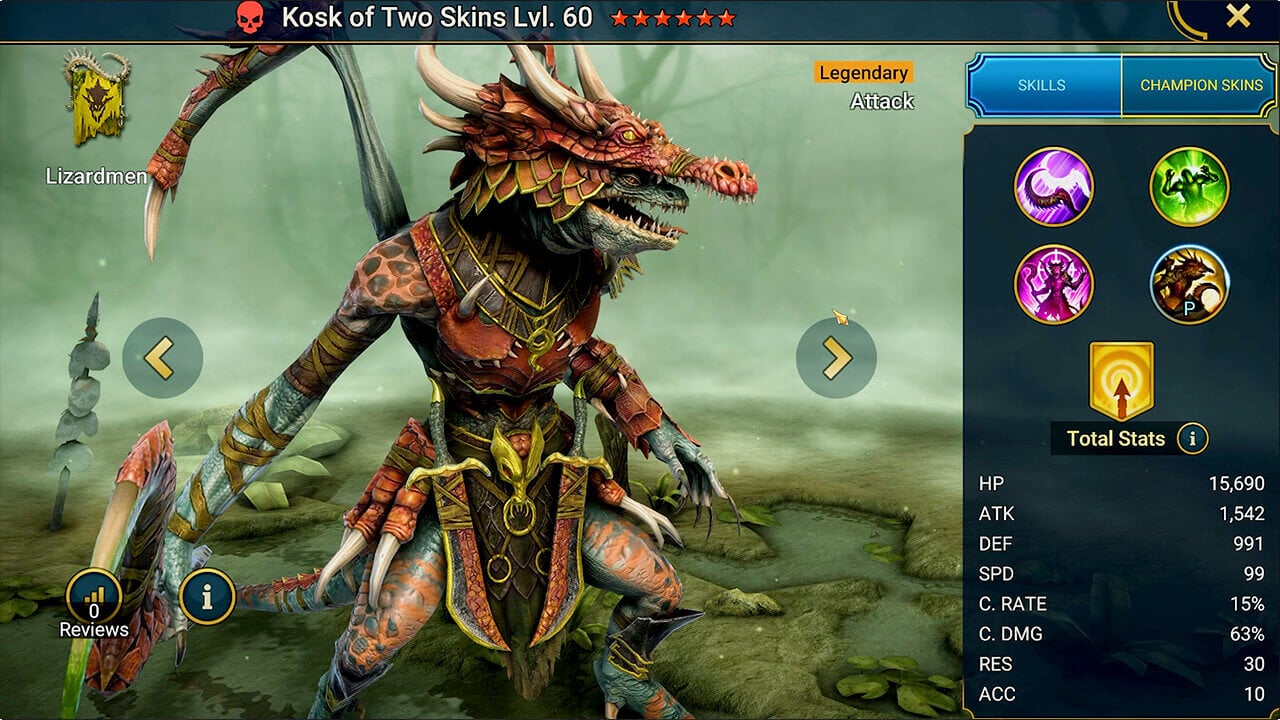Click the Lizardmen faction banner
Screen dimensions: 1280x720
tap(96, 100)
